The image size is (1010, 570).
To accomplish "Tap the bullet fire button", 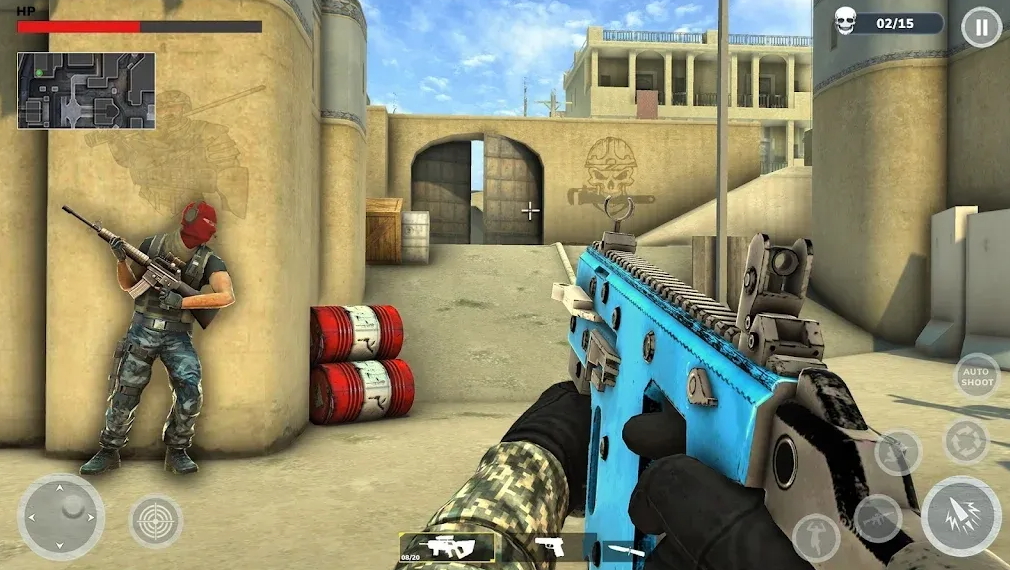I will 960,516.
